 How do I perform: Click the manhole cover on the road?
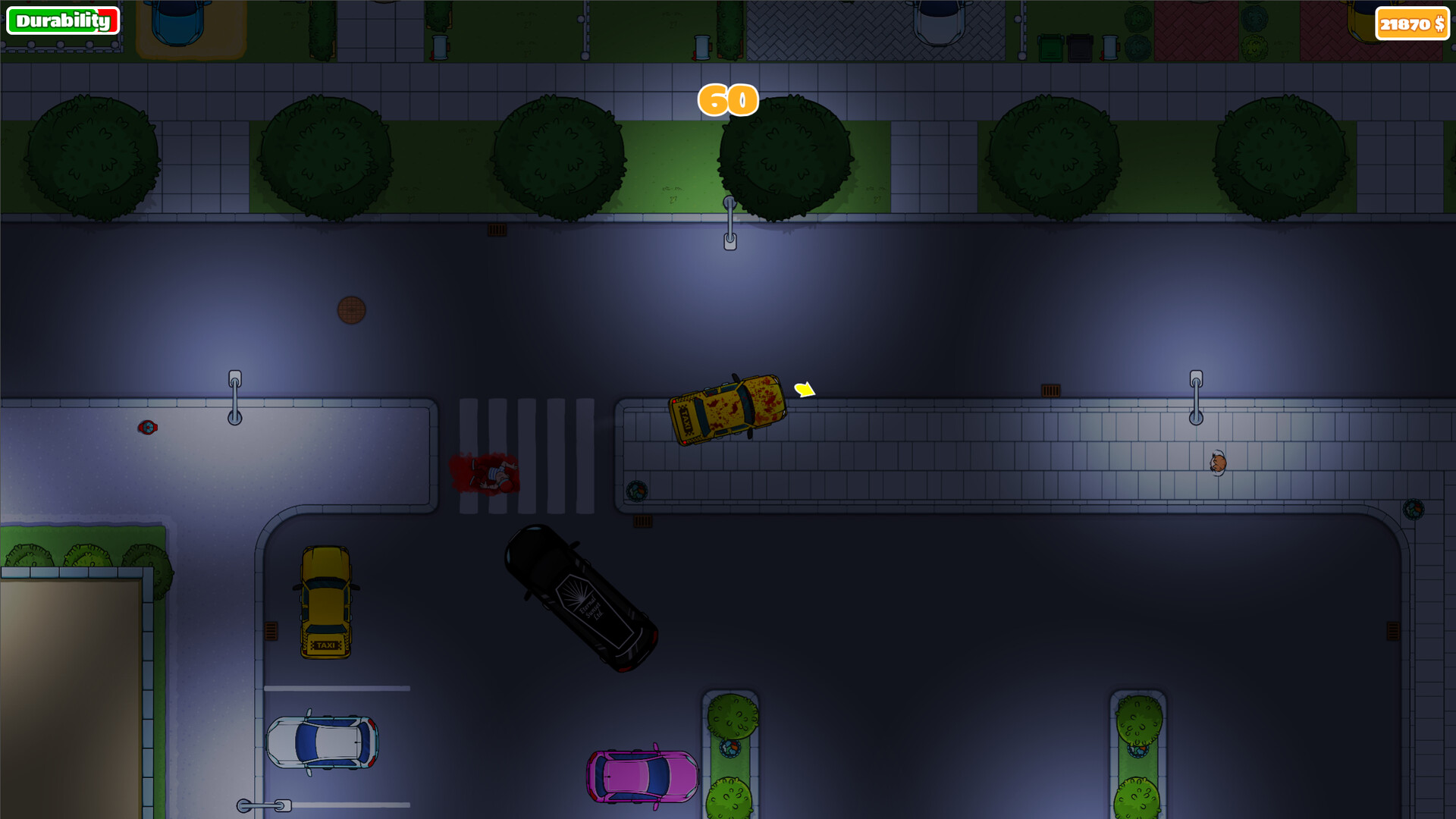351,309
